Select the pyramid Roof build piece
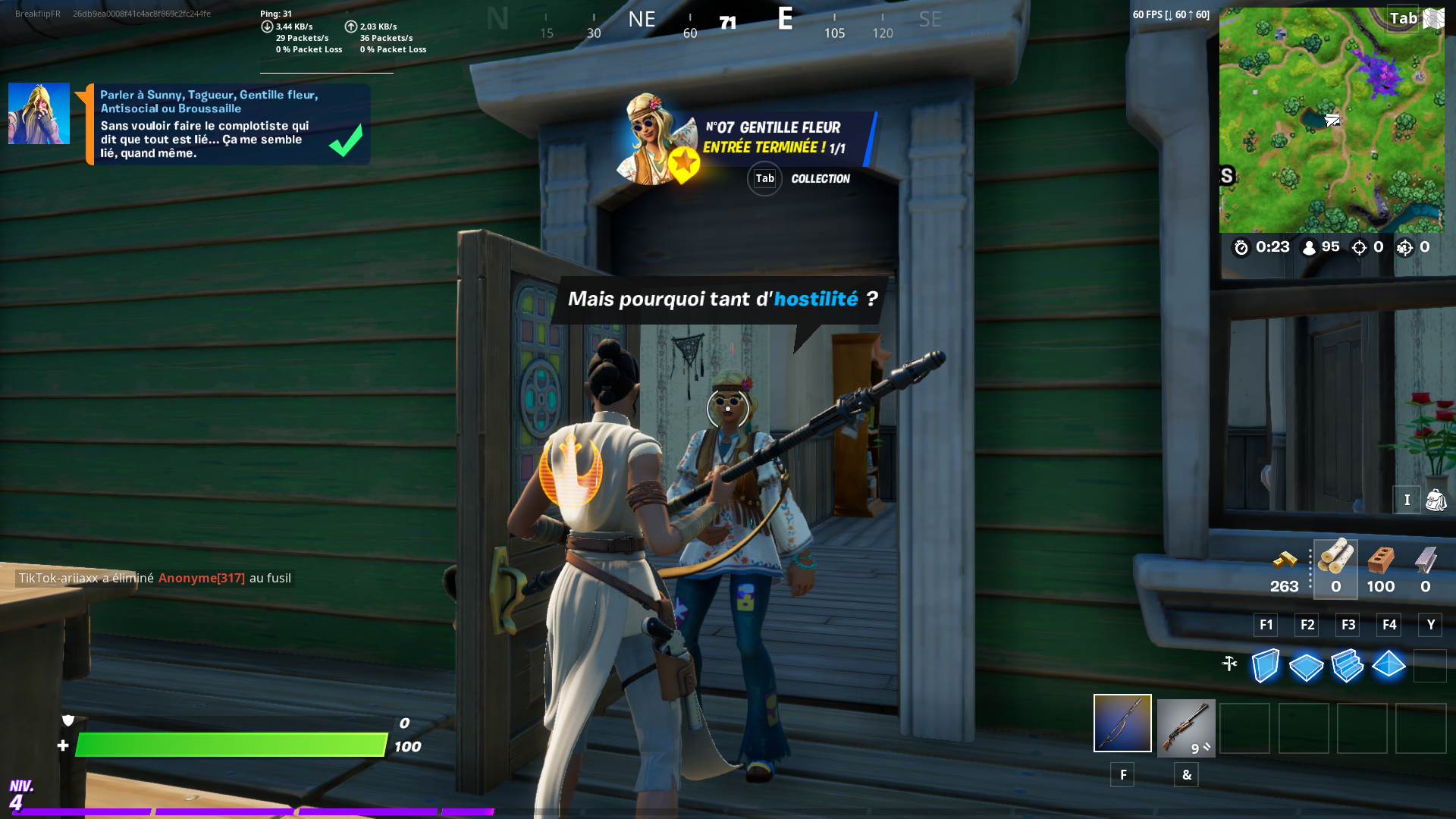Screen dimensions: 1456x819 [x=1389, y=666]
